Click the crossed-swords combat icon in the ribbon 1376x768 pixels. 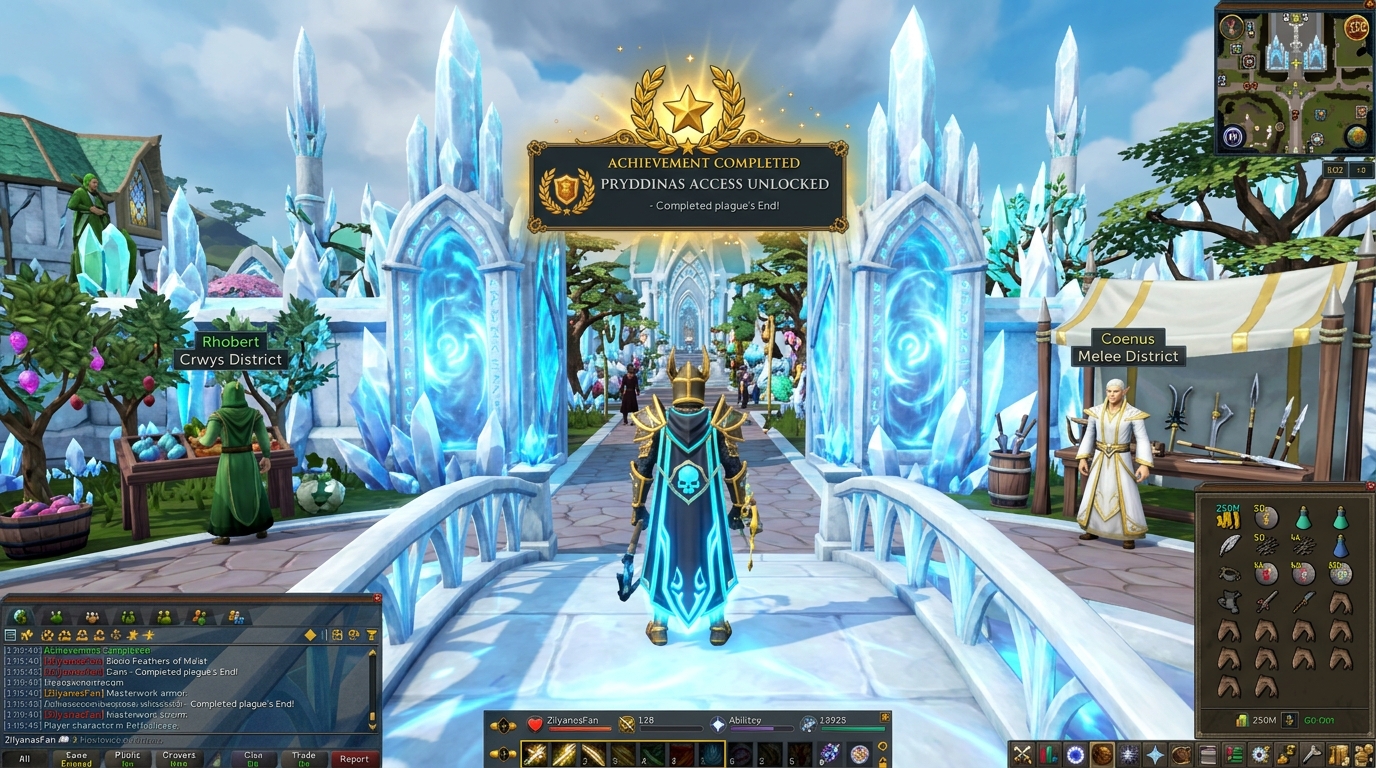[x=1022, y=755]
